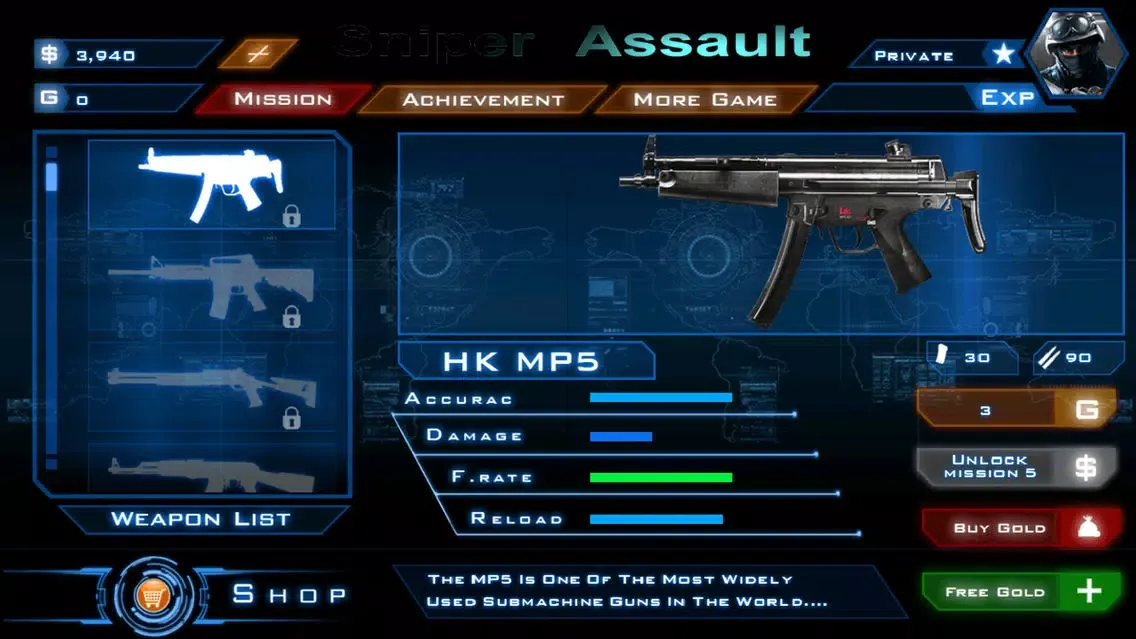Open the Achievement tab

click(483, 99)
